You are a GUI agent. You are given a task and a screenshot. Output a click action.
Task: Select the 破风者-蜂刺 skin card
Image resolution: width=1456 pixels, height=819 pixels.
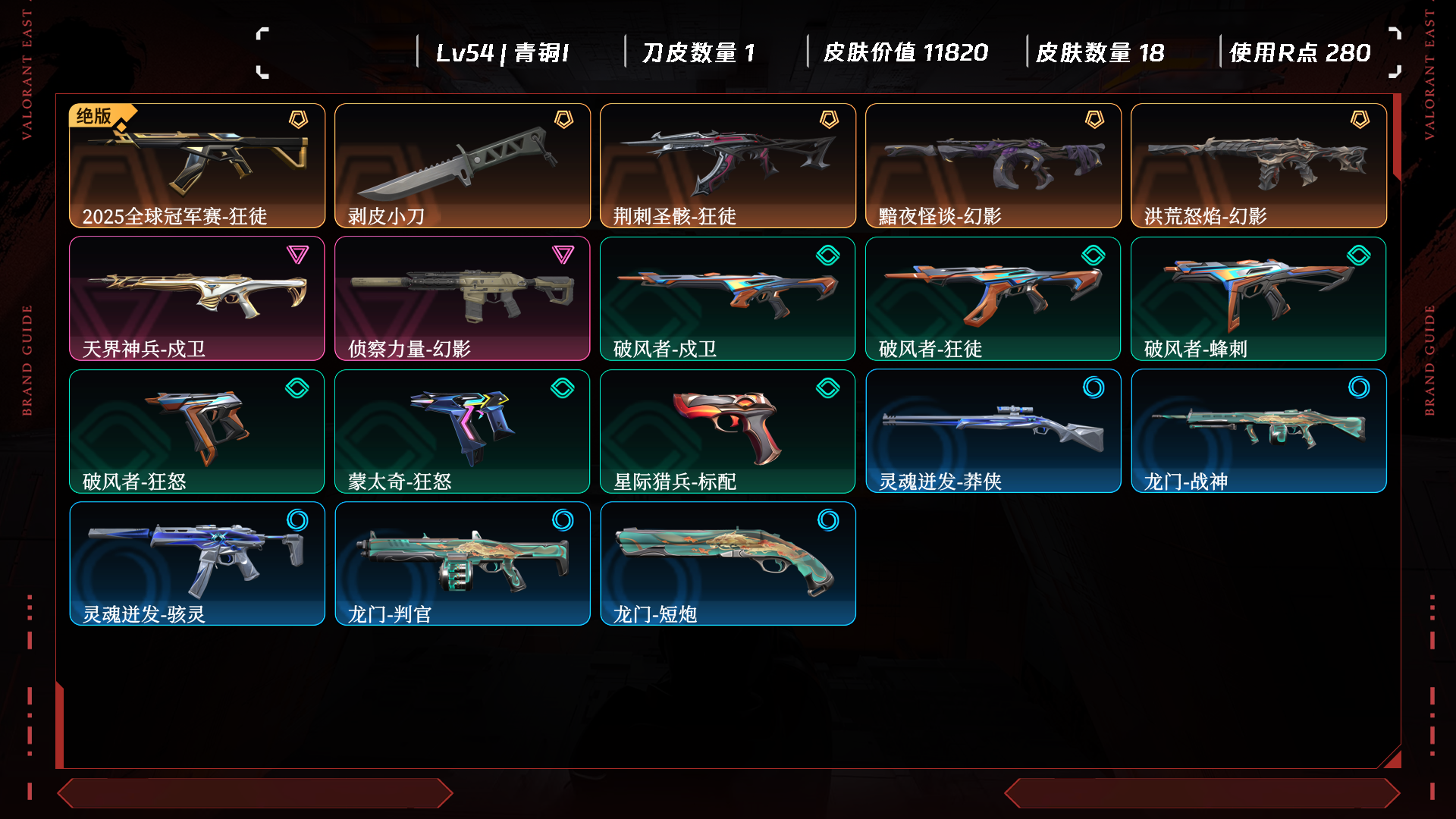click(1259, 298)
